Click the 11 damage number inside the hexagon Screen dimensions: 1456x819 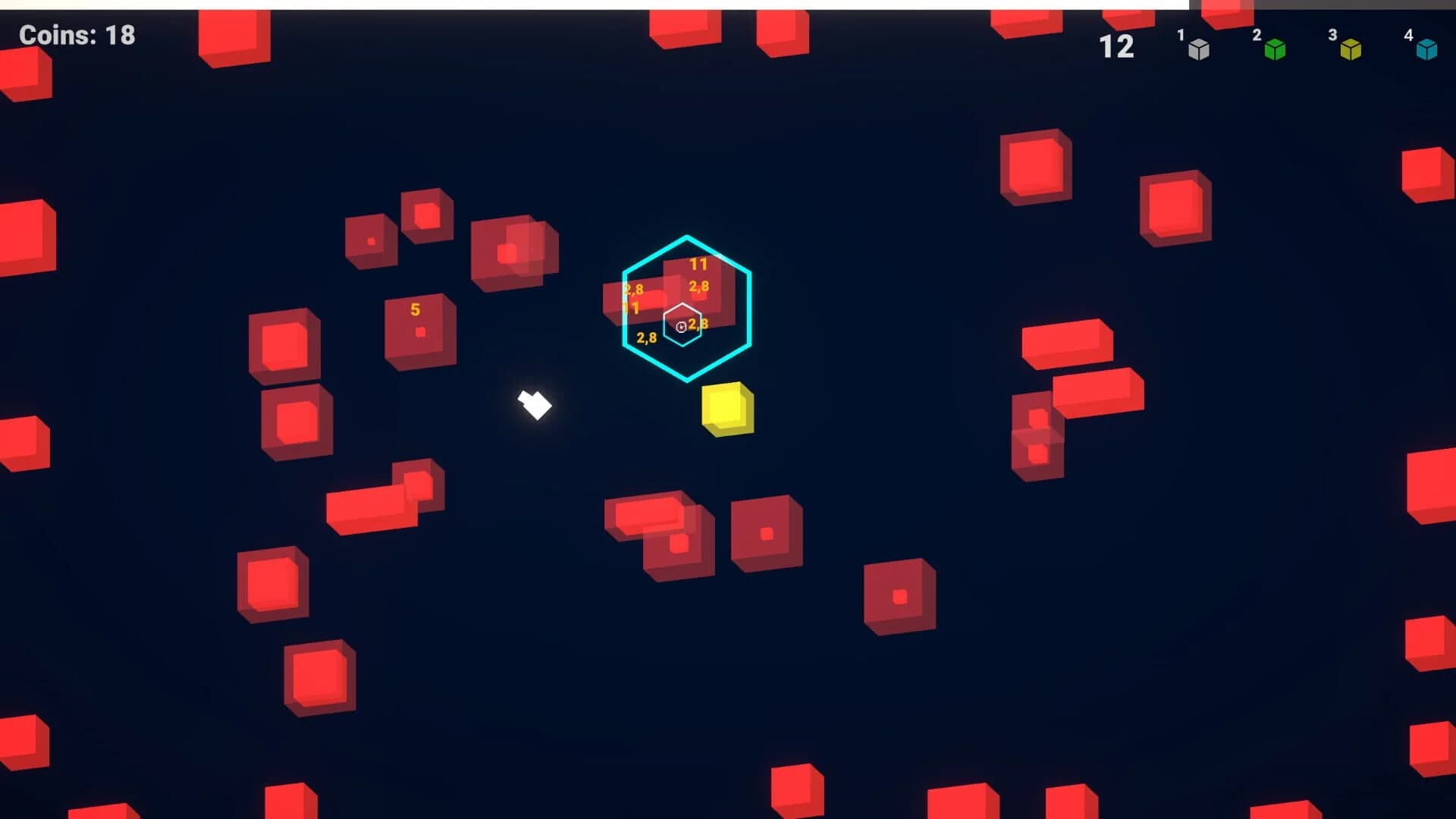coord(700,263)
